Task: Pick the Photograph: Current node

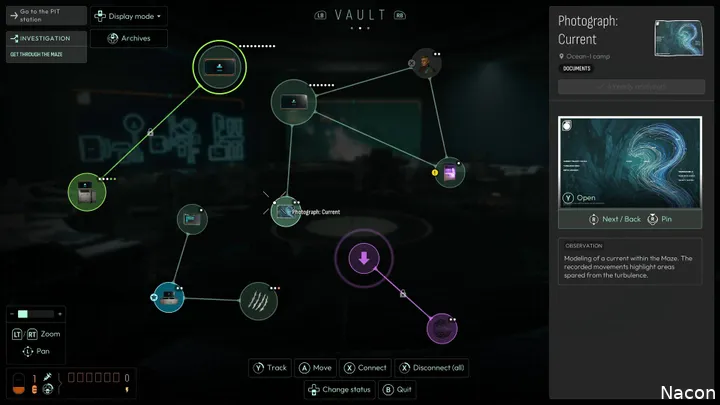Action: coord(286,211)
